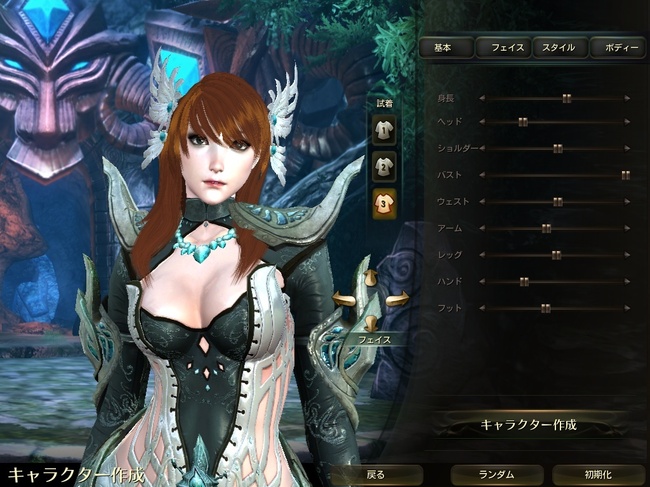This screenshot has height=487, width=650.
Task: Select the レッグ (leg) slider handle
Action: click(556, 255)
